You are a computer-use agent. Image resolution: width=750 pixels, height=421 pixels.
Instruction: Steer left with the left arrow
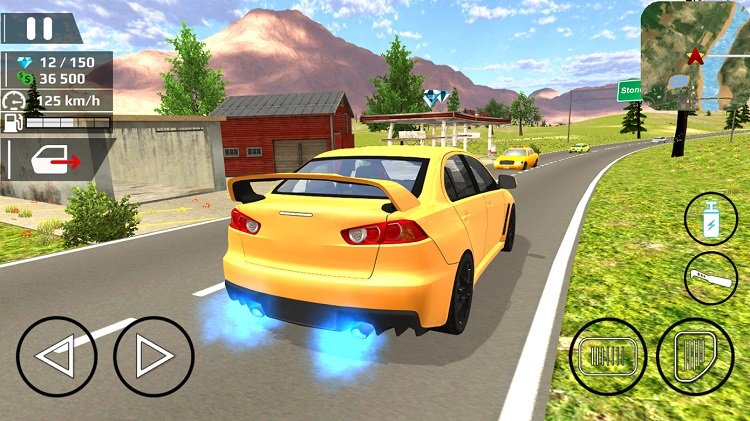click(x=57, y=356)
